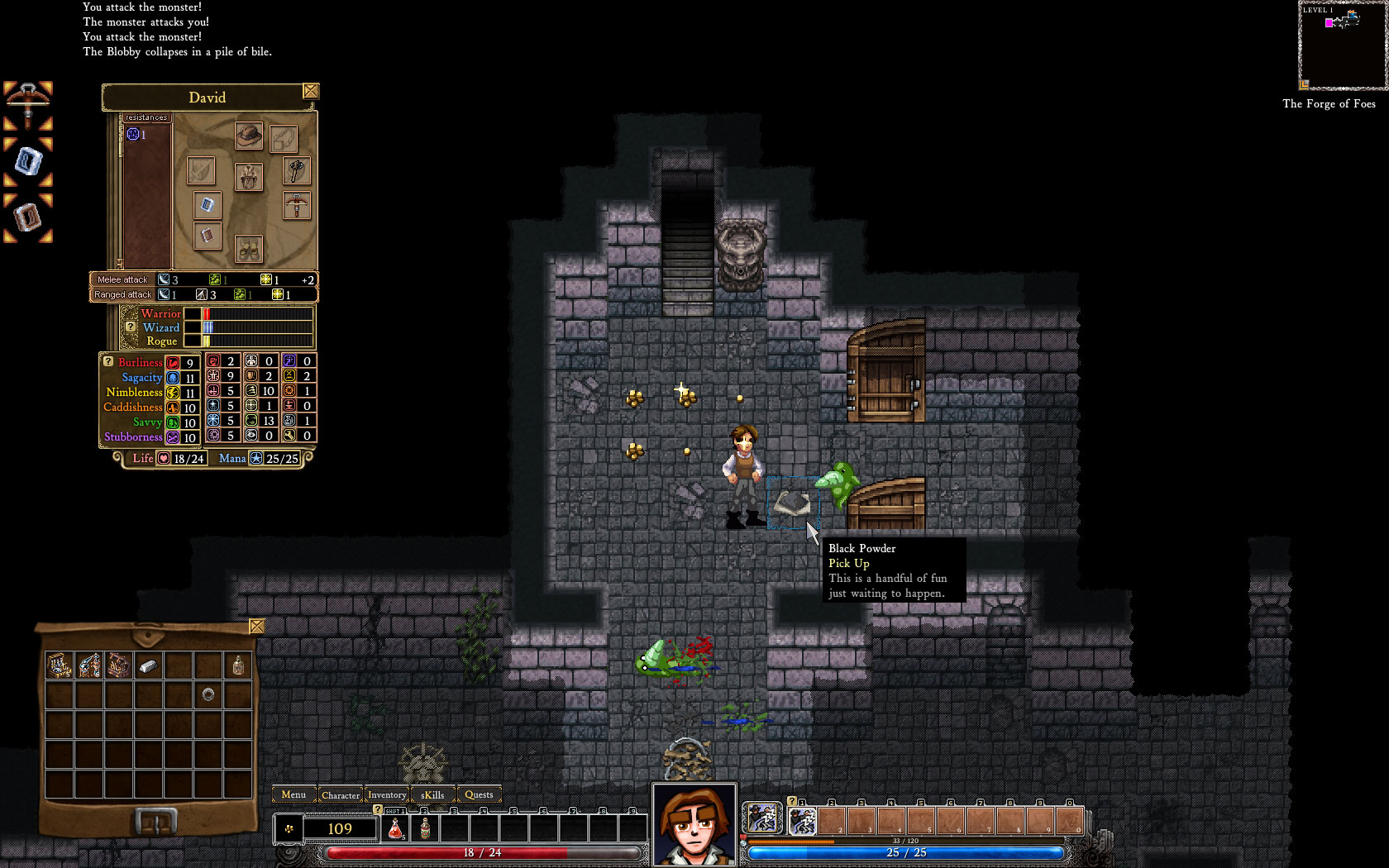This screenshot has height=868, width=1389.
Task: Click the Character button in the bottom bar
Action: [341, 795]
